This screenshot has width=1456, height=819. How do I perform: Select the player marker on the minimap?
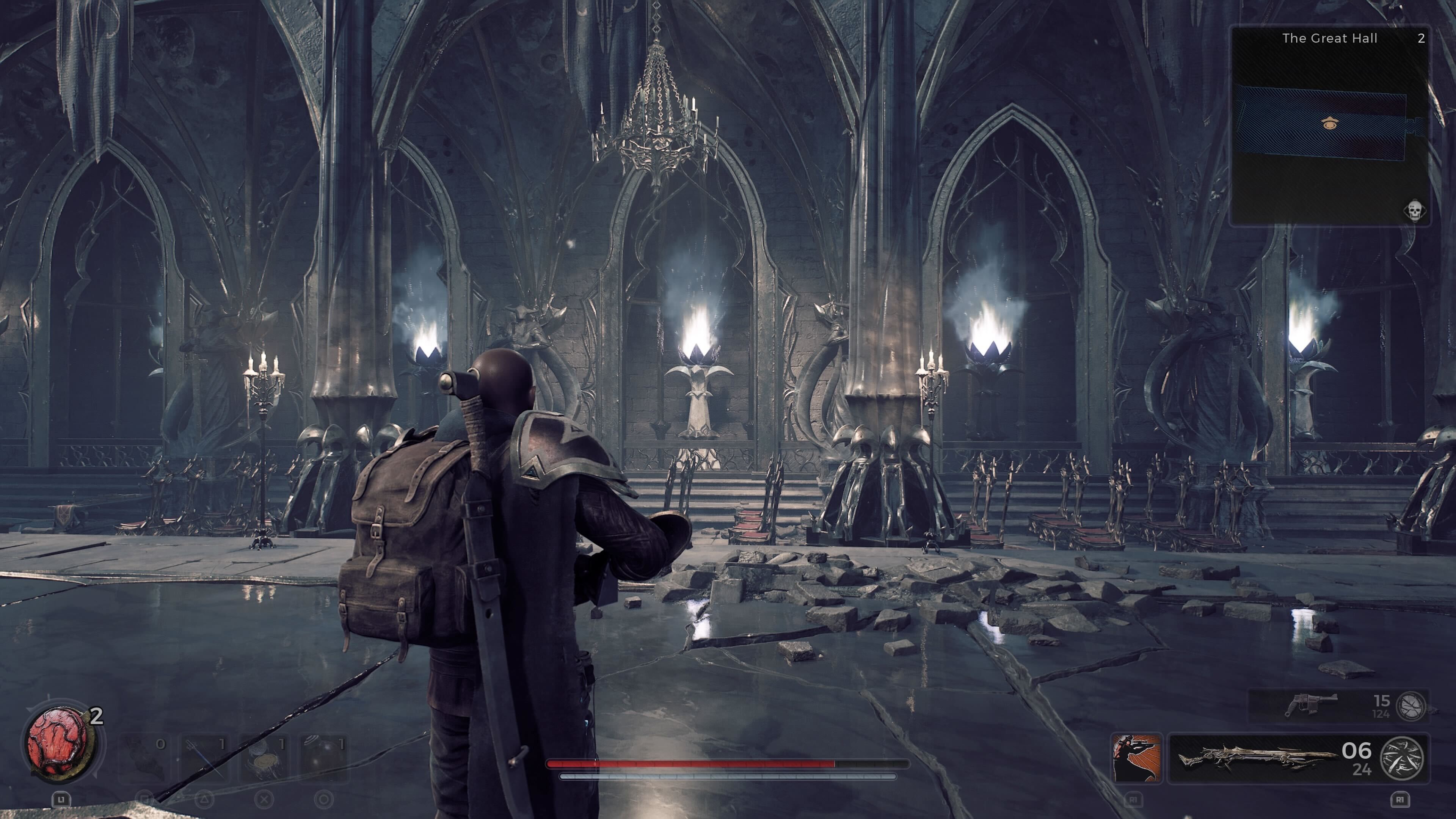(x=1328, y=122)
